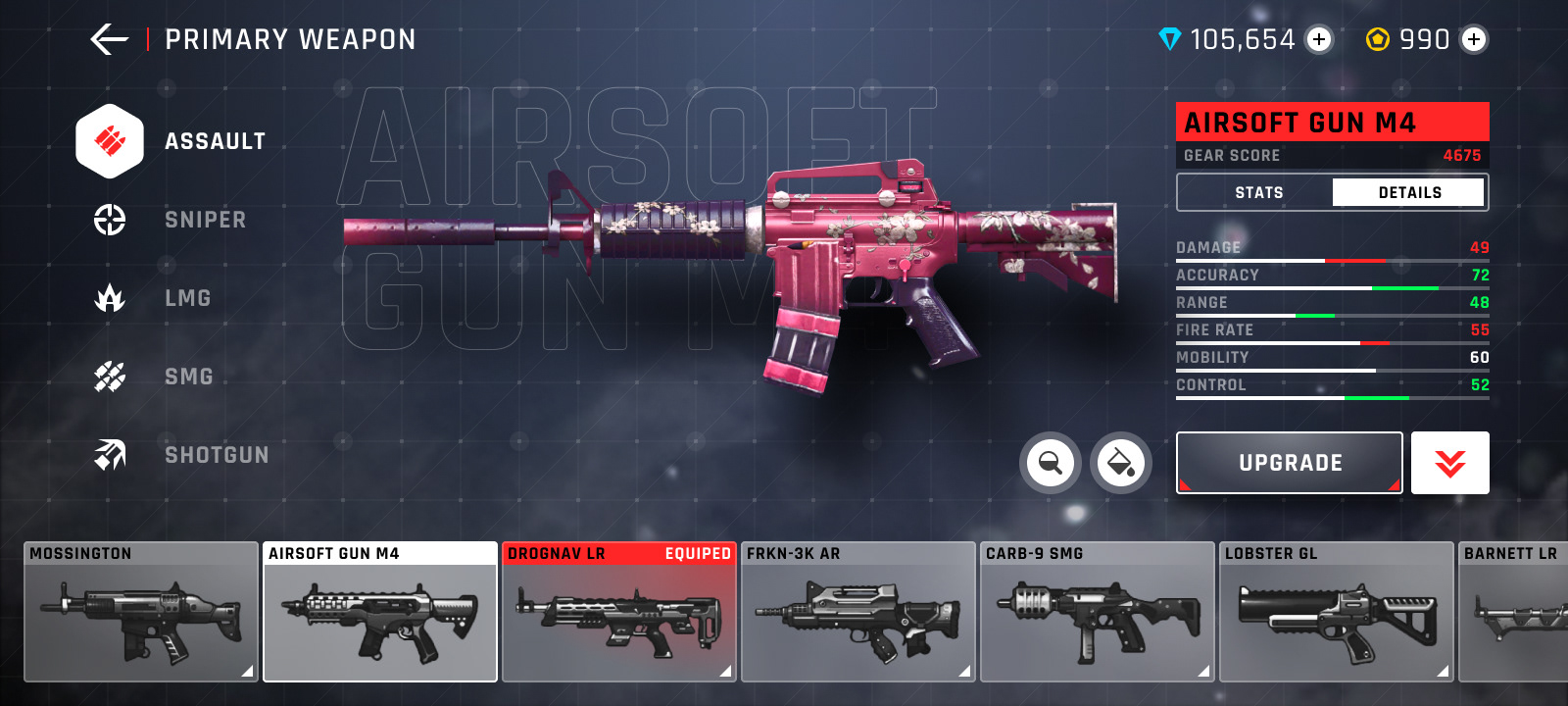Show the Shotgun weapon category

pyautogui.click(x=181, y=455)
